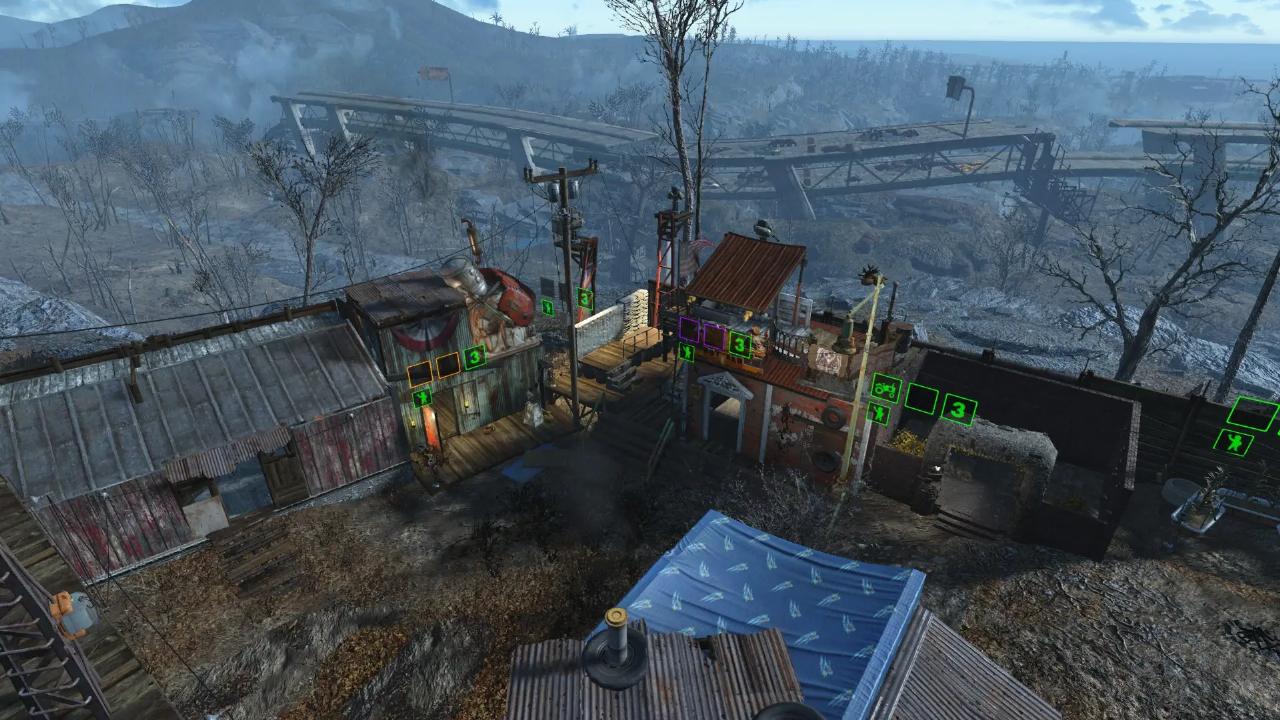Select the Vault Boy marker below the tractor icon
Screen dimensions: 1280x720
[879, 413]
